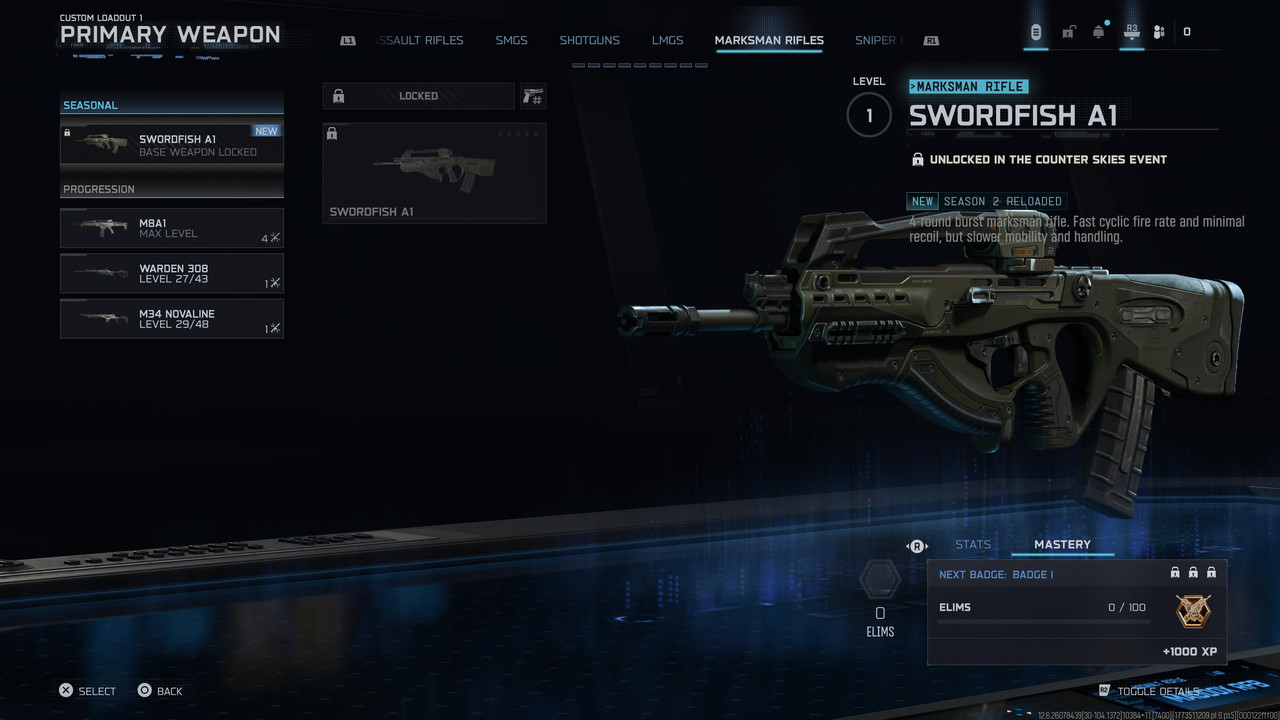
Task: Click the Locked button above the weapon tile
Action: pyautogui.click(x=418, y=96)
